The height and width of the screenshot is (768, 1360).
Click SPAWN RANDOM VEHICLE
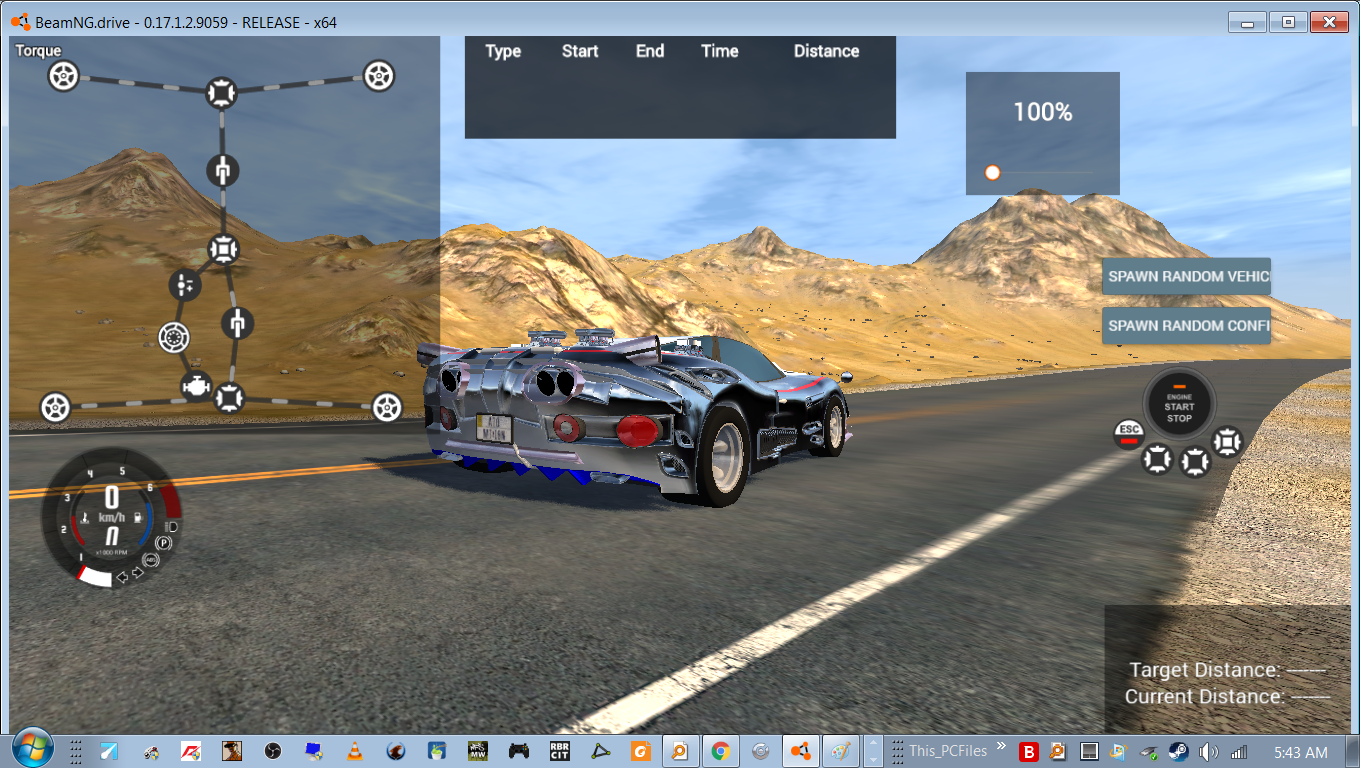[1186, 276]
